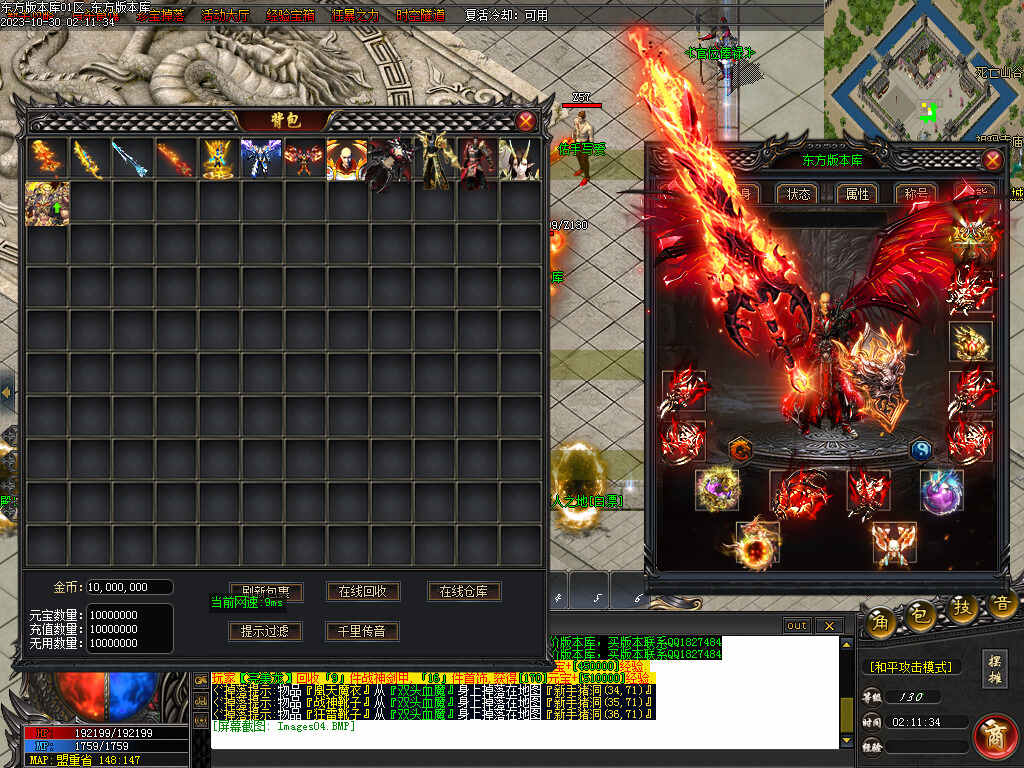Click the 在线回收 button
The image size is (1024, 768).
(x=362, y=591)
